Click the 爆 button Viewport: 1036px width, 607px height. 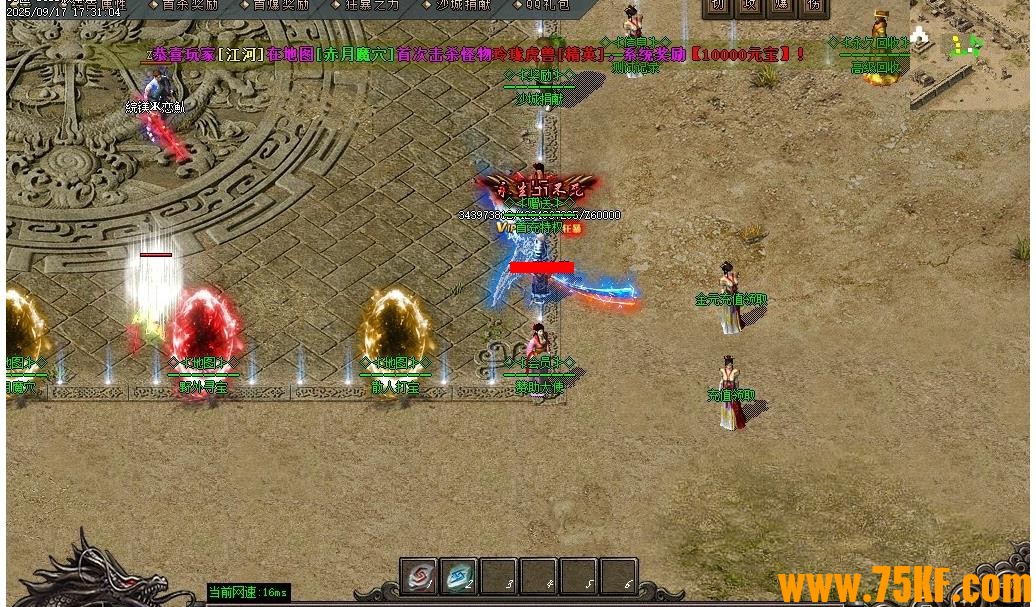[783, 7]
